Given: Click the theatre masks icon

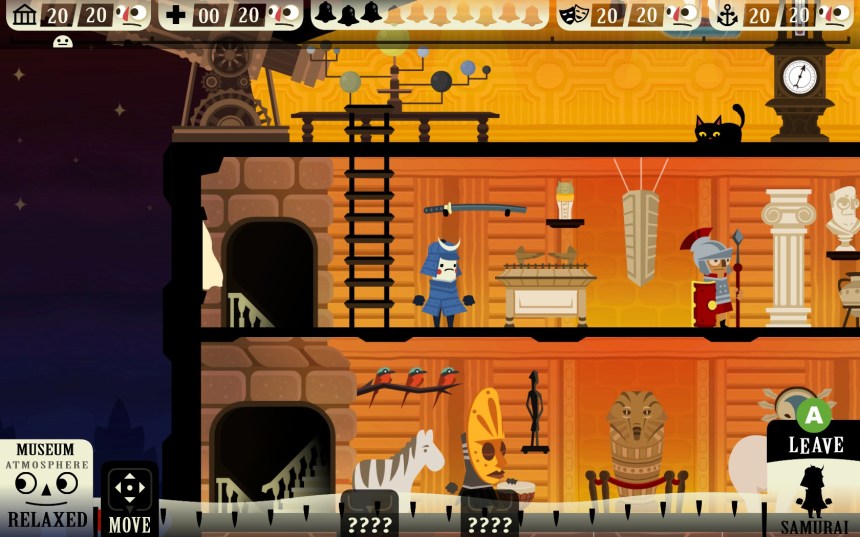Looking at the screenshot, I should tap(573, 15).
